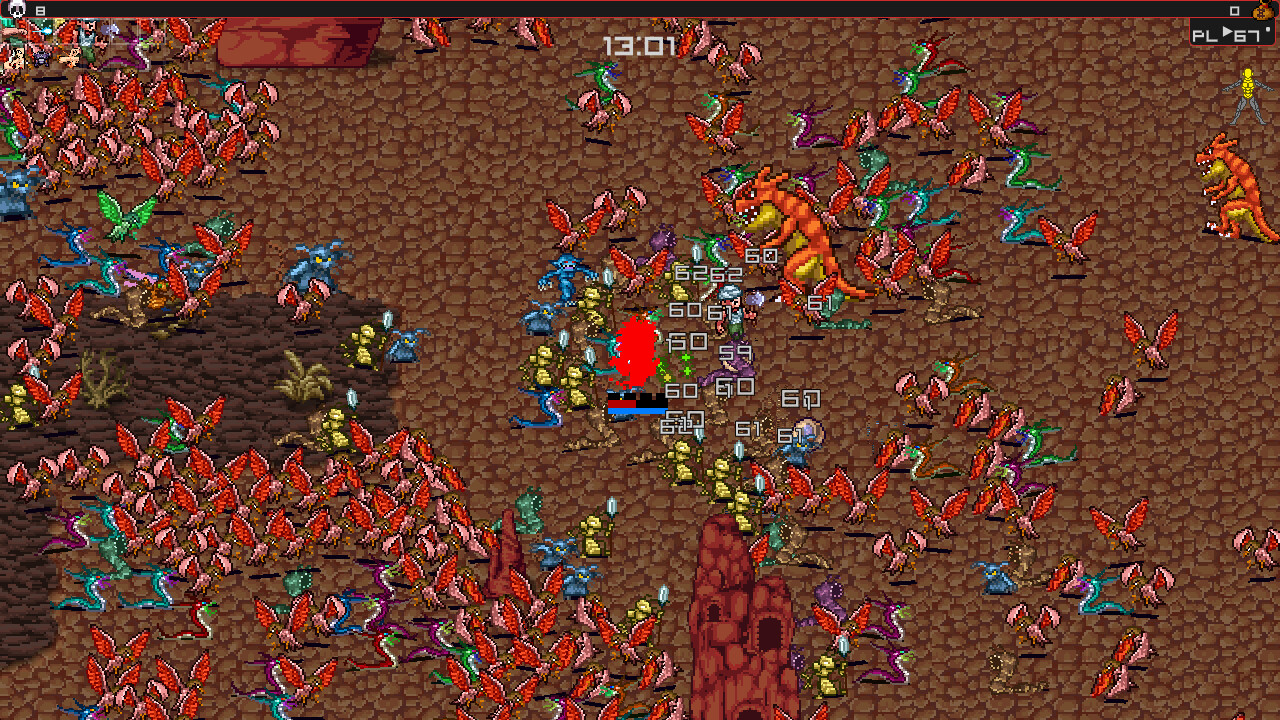Screen dimensions: 1280x720
Task: Open the loot bag icon at top right
Action: point(1262,12)
